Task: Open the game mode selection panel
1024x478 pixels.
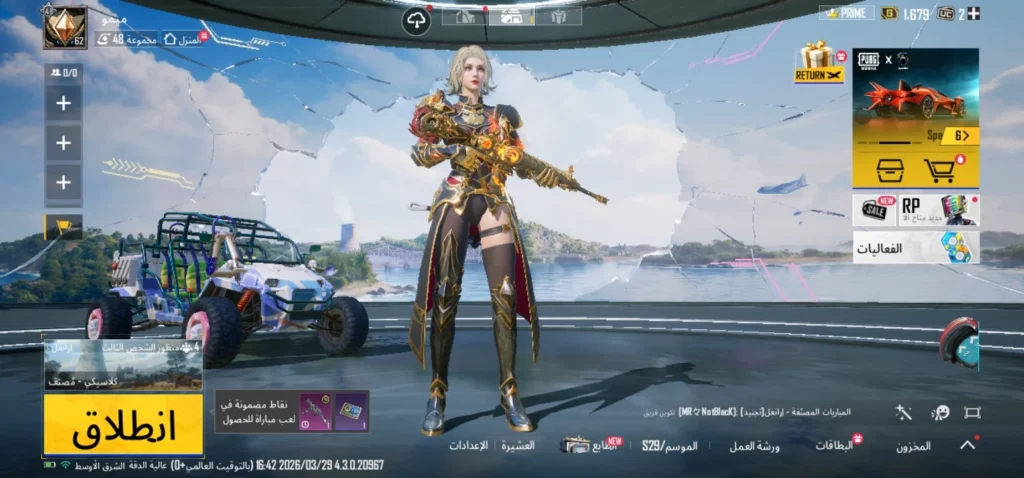Action: coord(123,365)
